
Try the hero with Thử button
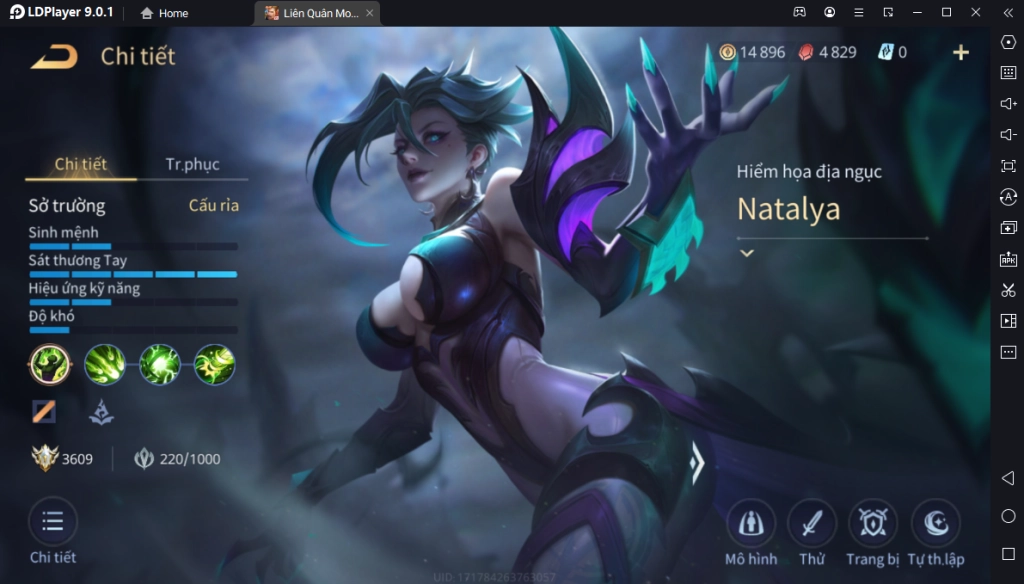click(812, 523)
